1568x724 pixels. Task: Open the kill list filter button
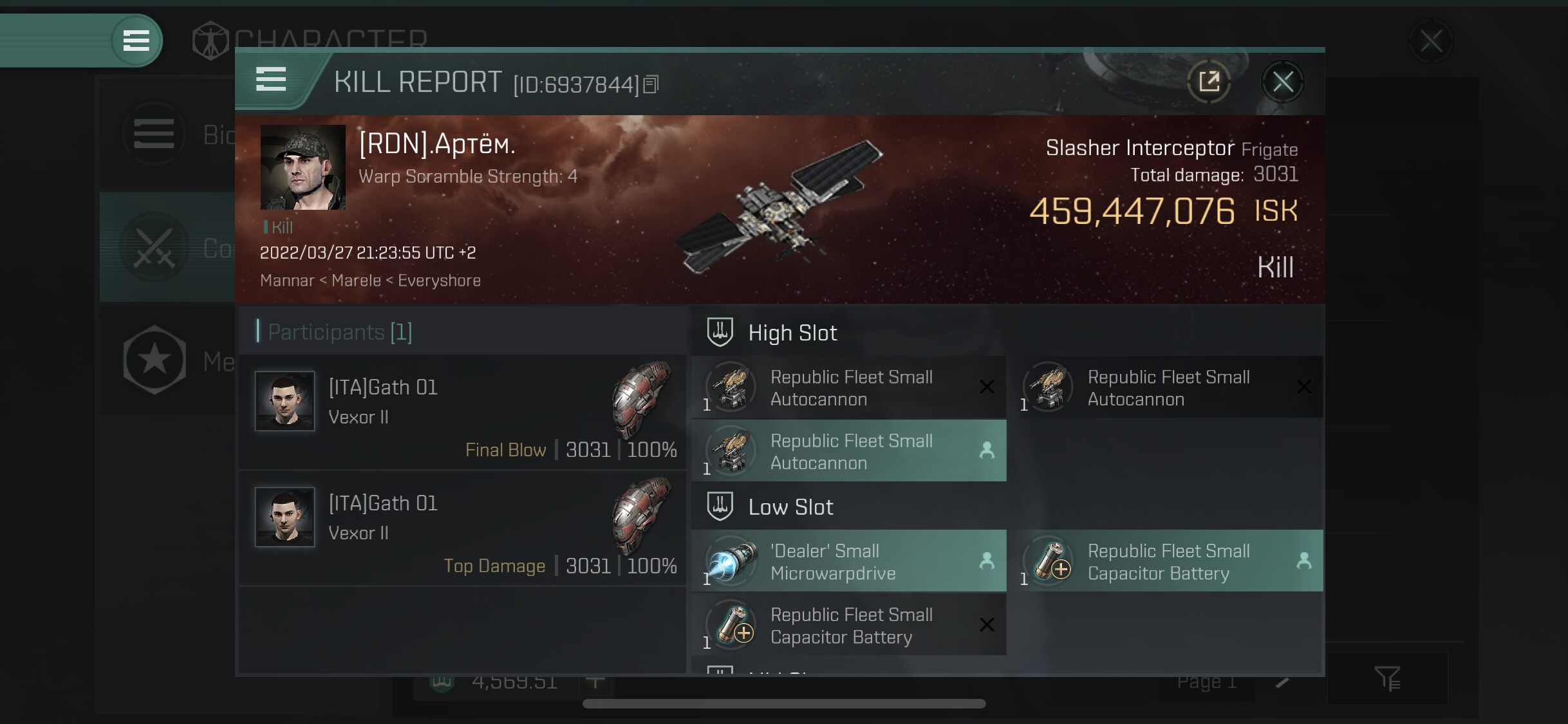1387,678
